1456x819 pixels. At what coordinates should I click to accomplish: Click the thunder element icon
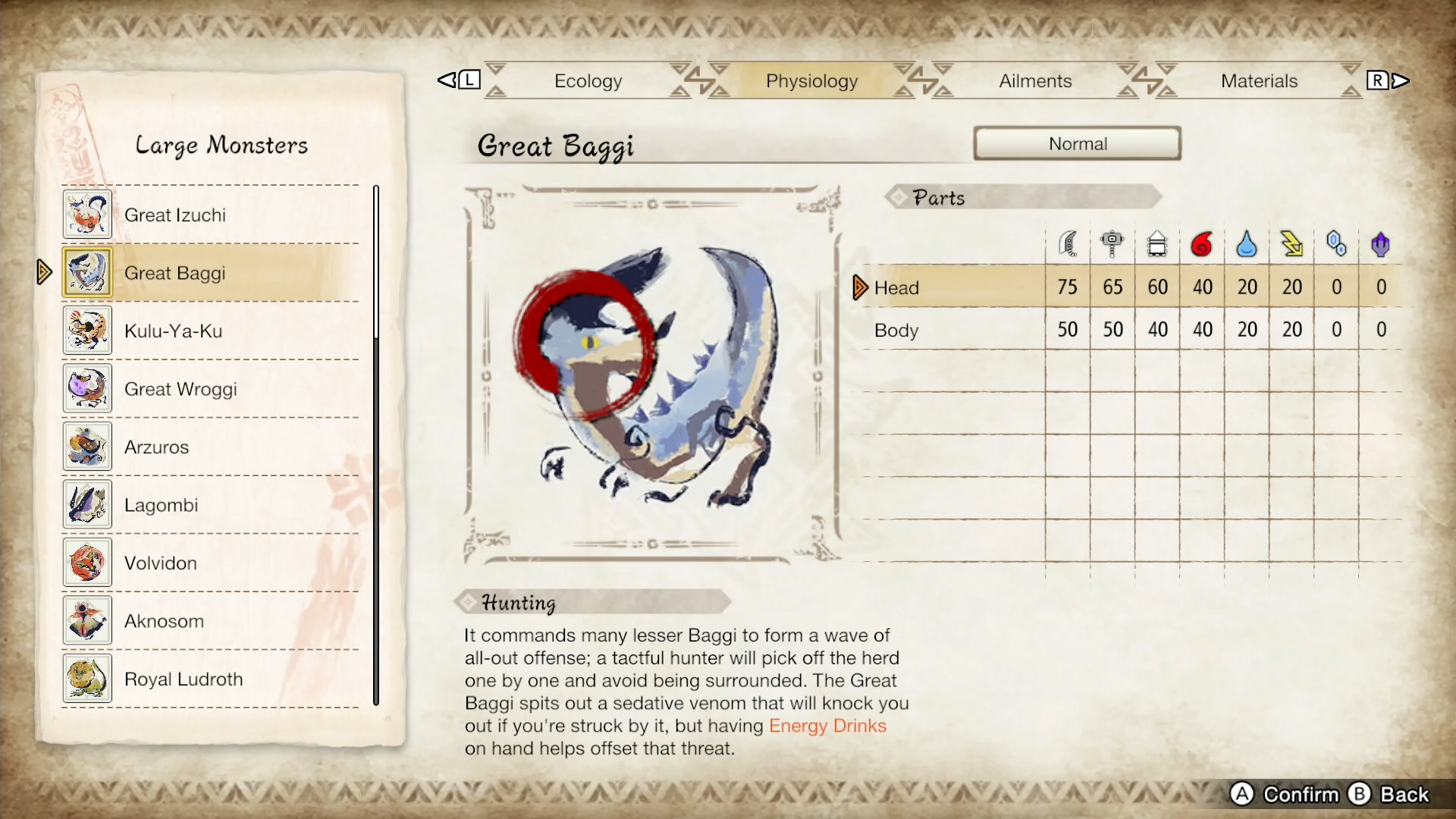point(1291,243)
